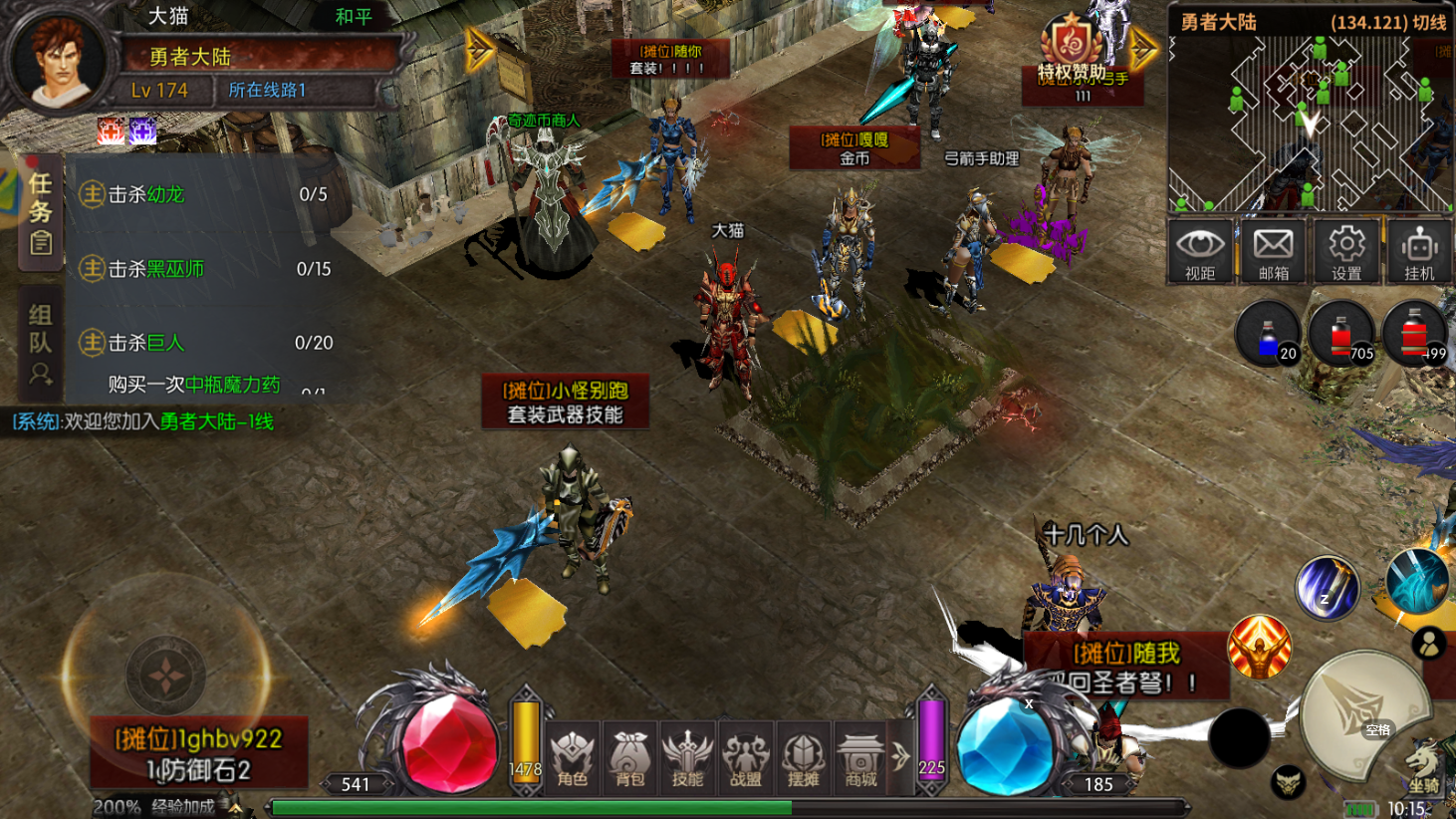Use the red potion with 705 count
Viewport: 1456px width, 819px height.
click(x=1340, y=336)
